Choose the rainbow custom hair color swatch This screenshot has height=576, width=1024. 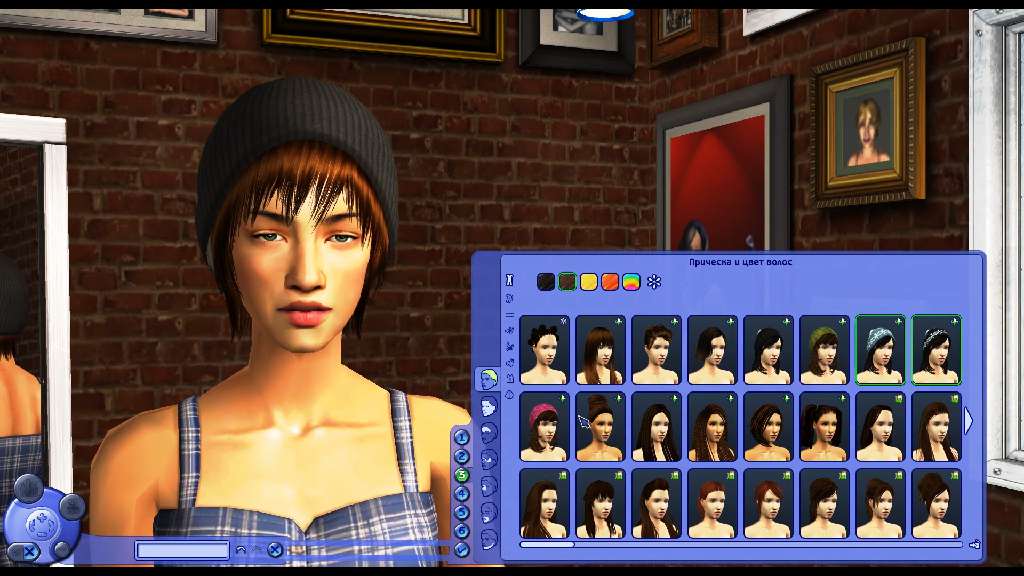(x=631, y=282)
